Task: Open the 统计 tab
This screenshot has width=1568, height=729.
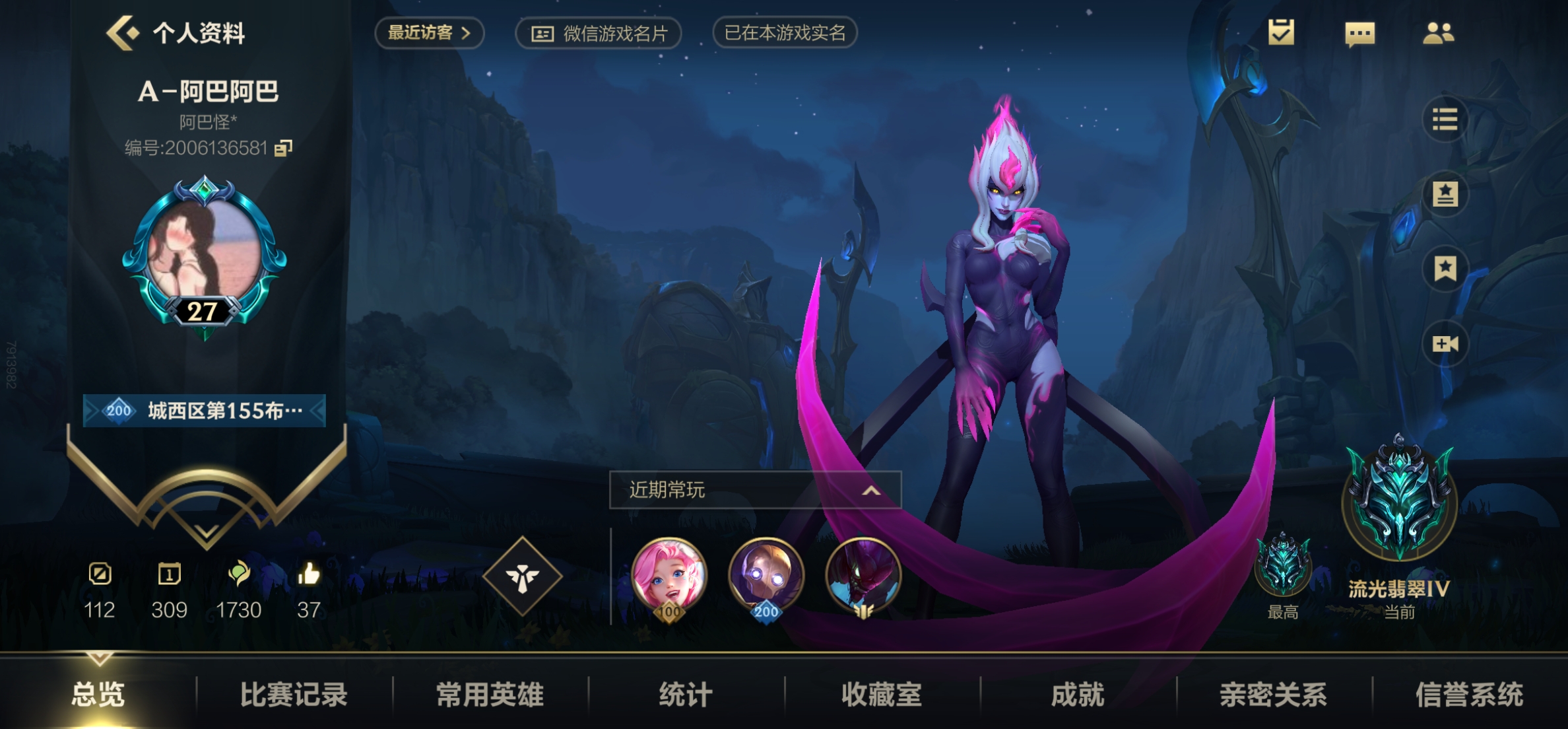Action: (686, 694)
